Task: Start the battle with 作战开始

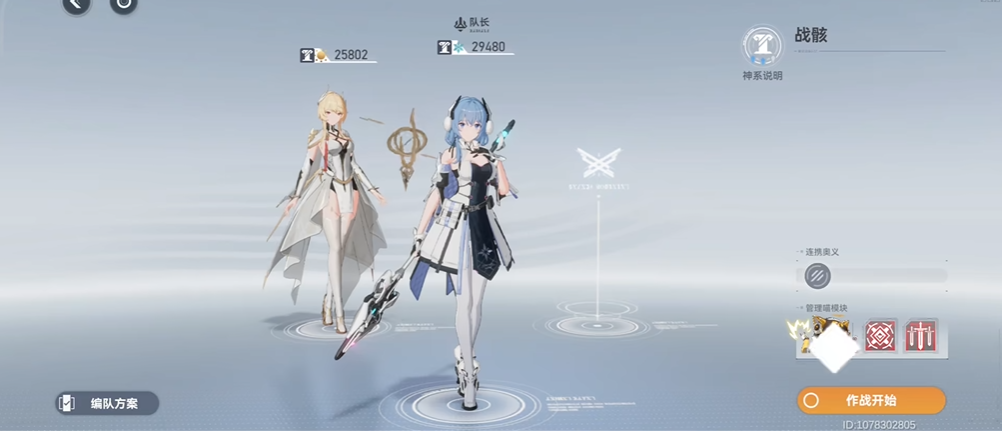Action: pyautogui.click(x=870, y=400)
